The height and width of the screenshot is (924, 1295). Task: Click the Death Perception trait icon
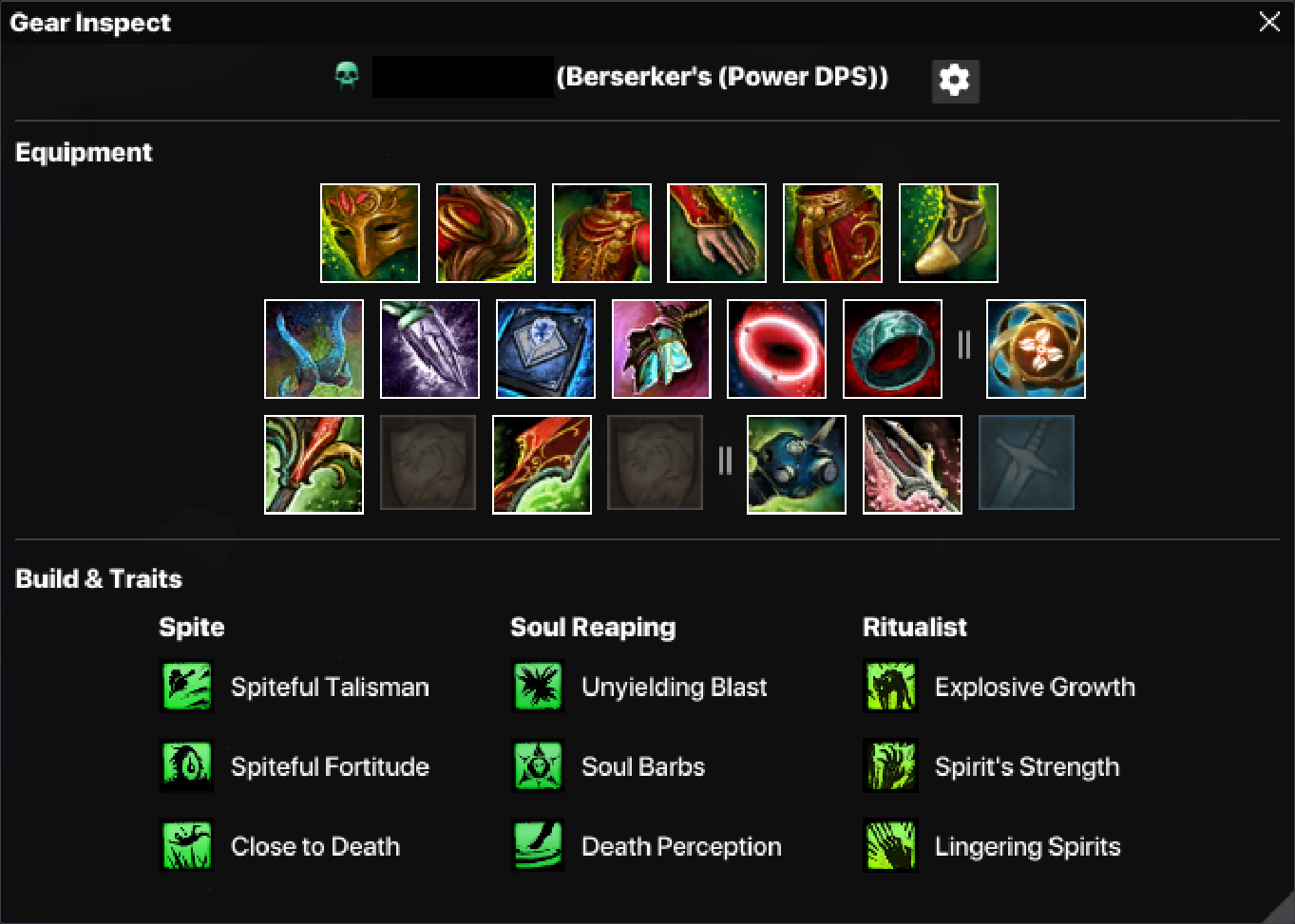pyautogui.click(x=538, y=846)
